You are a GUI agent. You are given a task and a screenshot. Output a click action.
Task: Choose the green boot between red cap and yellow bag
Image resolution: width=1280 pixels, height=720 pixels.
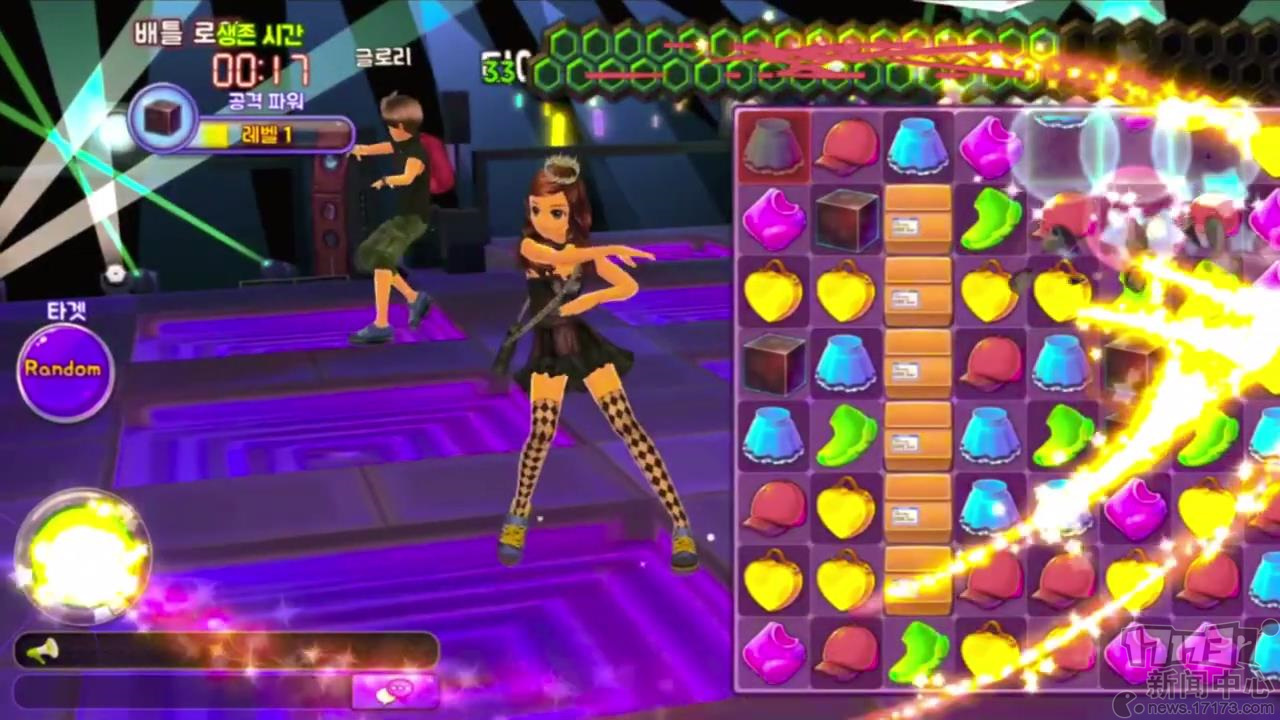pyautogui.click(x=919, y=653)
